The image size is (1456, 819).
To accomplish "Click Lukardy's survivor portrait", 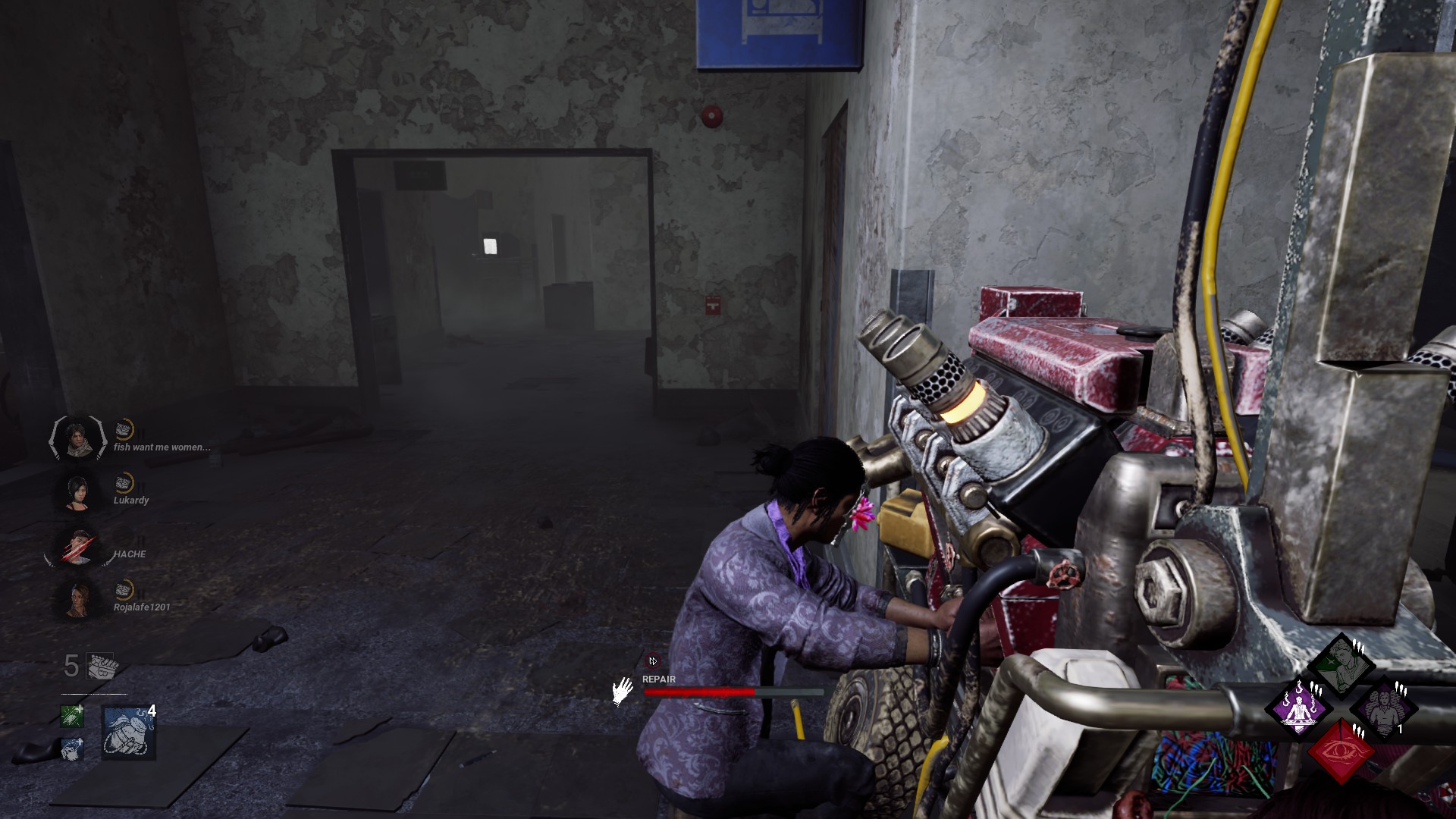I will [x=77, y=491].
